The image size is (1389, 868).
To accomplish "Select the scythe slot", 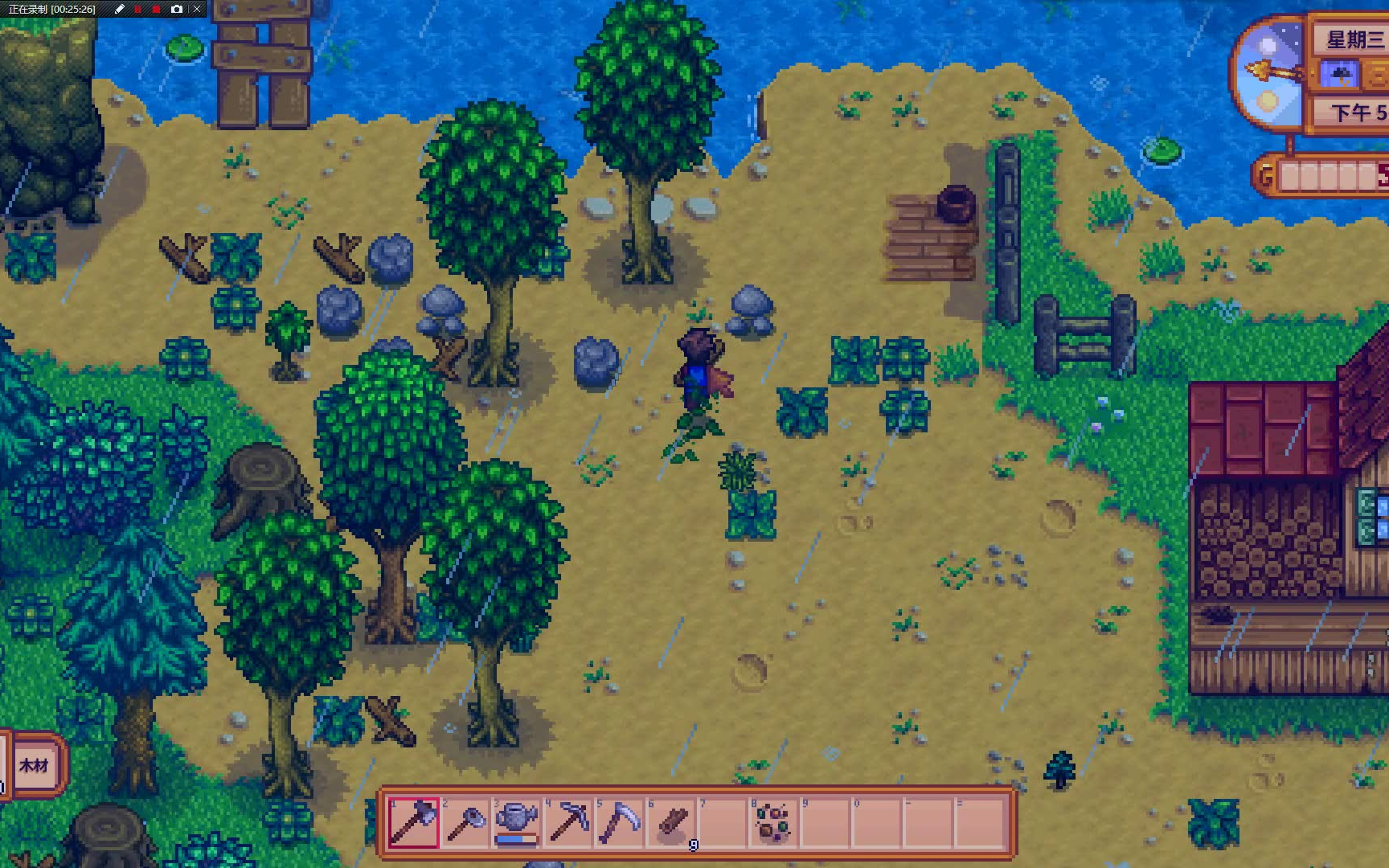I will [620, 823].
